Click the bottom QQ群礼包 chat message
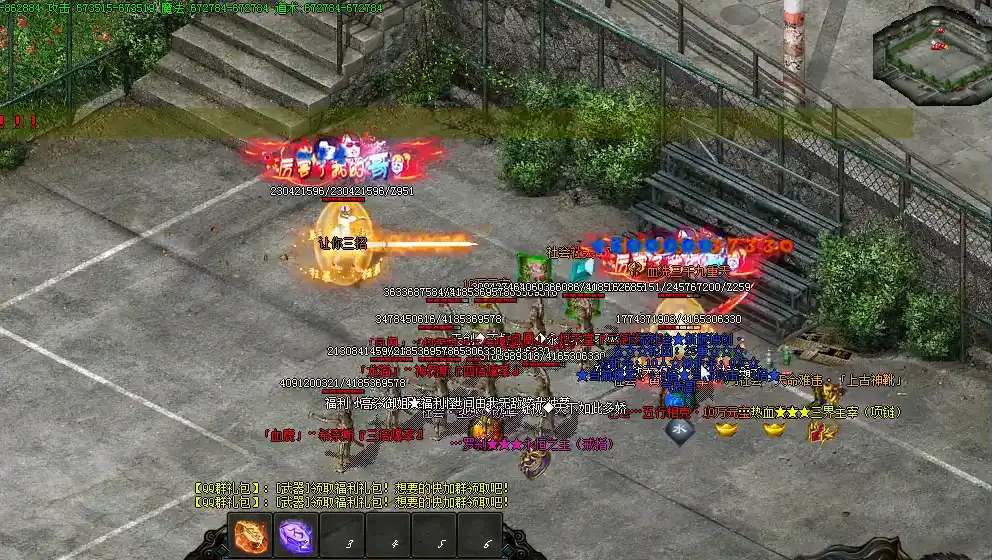Image resolution: width=992 pixels, height=560 pixels. [351, 502]
